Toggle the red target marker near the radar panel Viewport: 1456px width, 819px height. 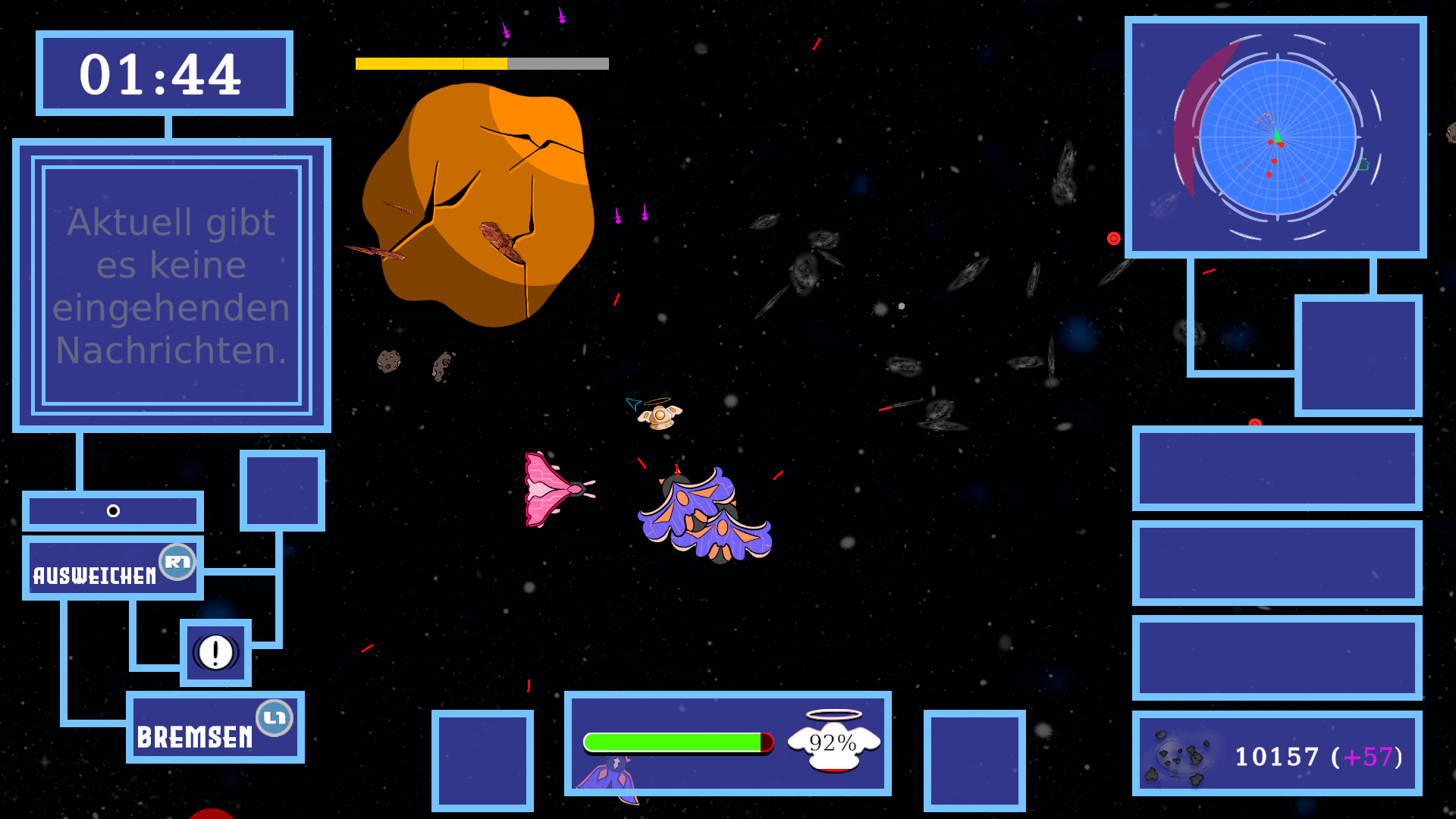[1113, 237]
